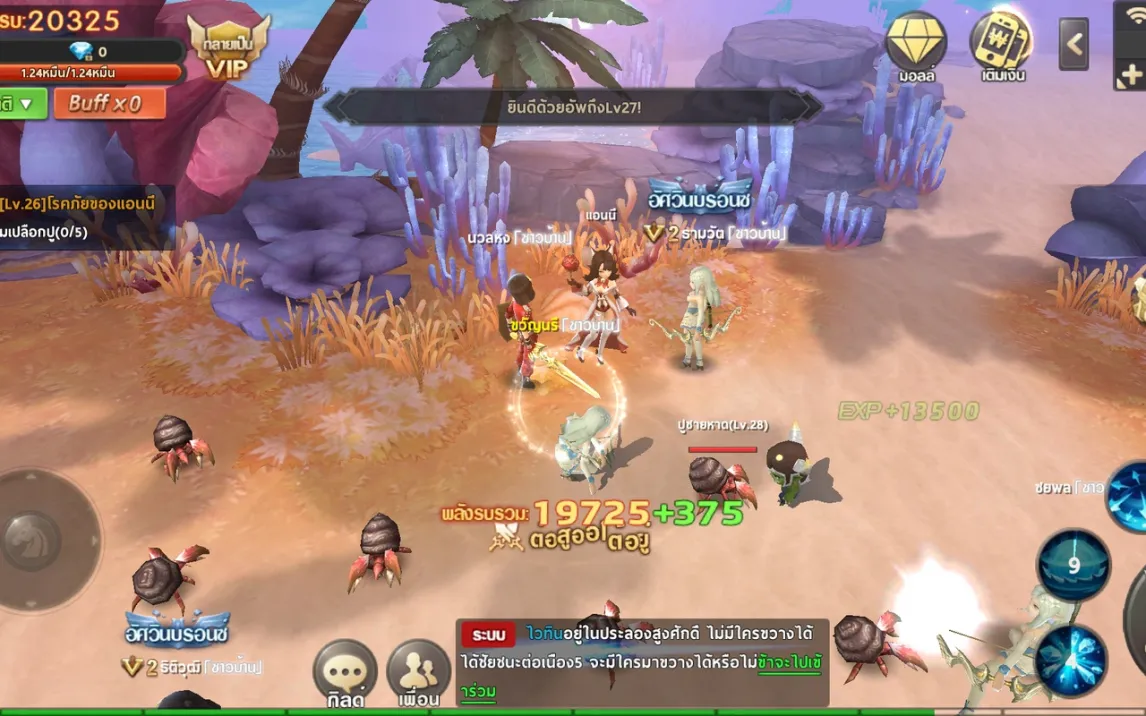Open the top-up recharge phone icon
This screenshot has width=1146, height=716.
coord(1002,46)
